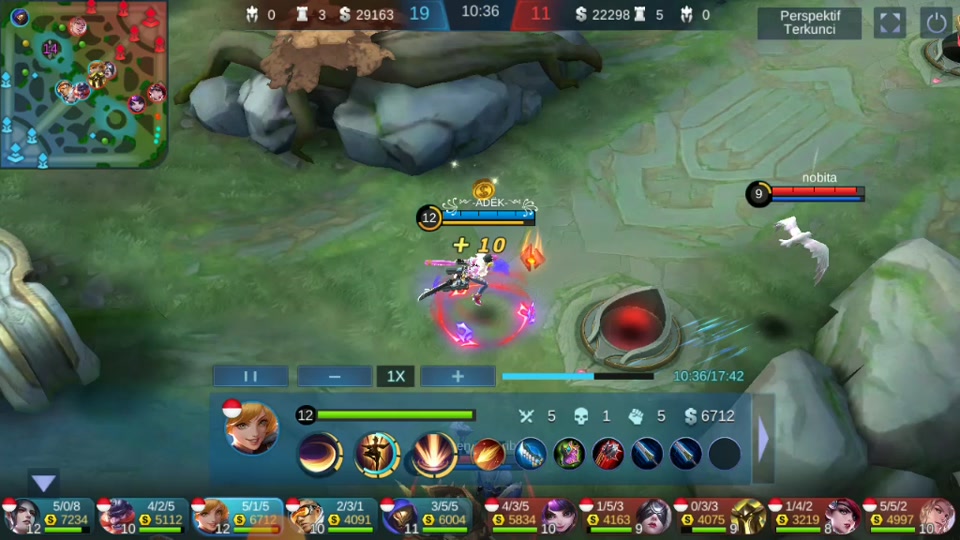The height and width of the screenshot is (540, 960).
Task: Exit the replay with the power button
Action: (936, 23)
